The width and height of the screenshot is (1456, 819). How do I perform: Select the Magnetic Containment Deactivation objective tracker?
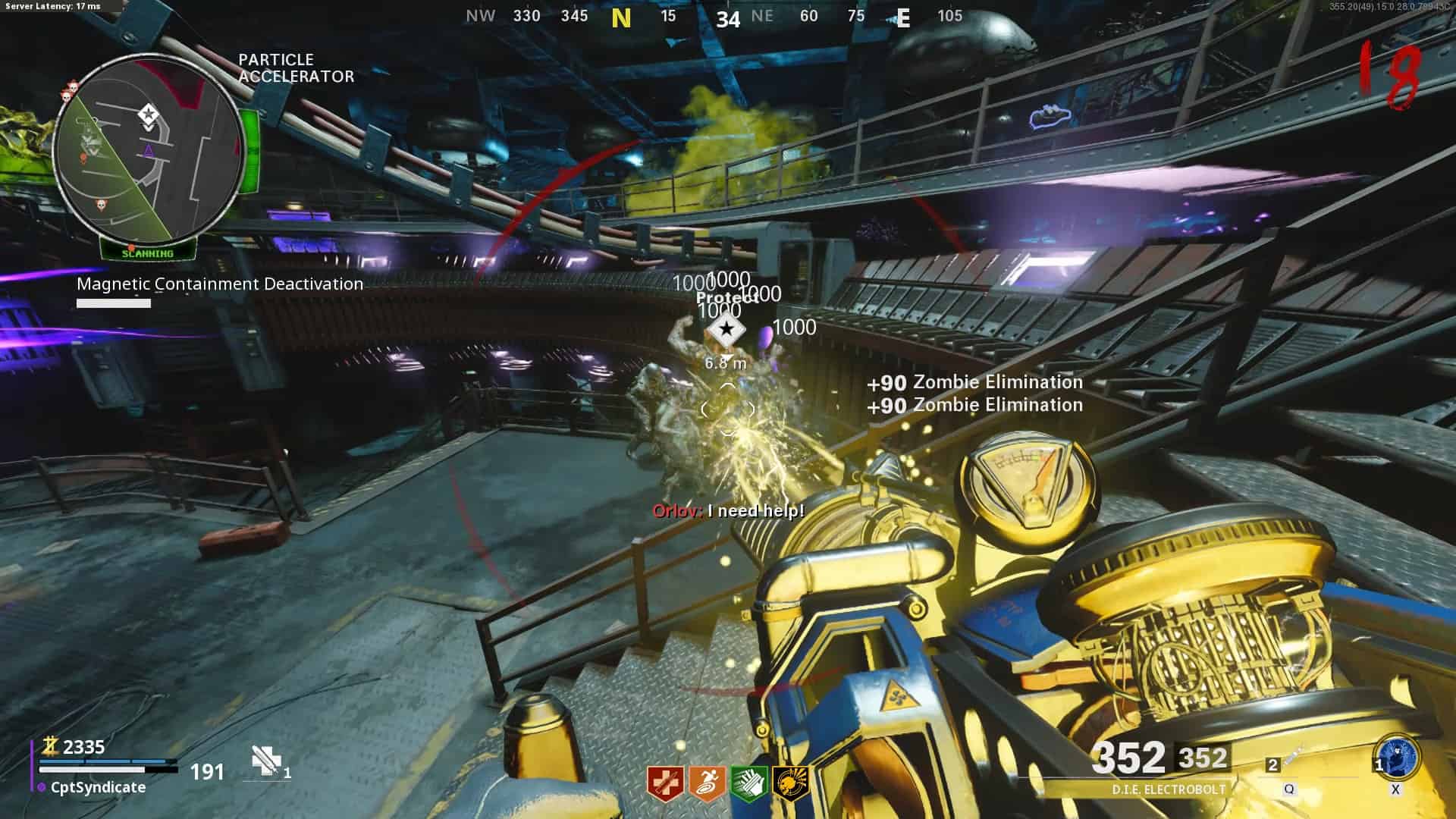[x=220, y=284]
